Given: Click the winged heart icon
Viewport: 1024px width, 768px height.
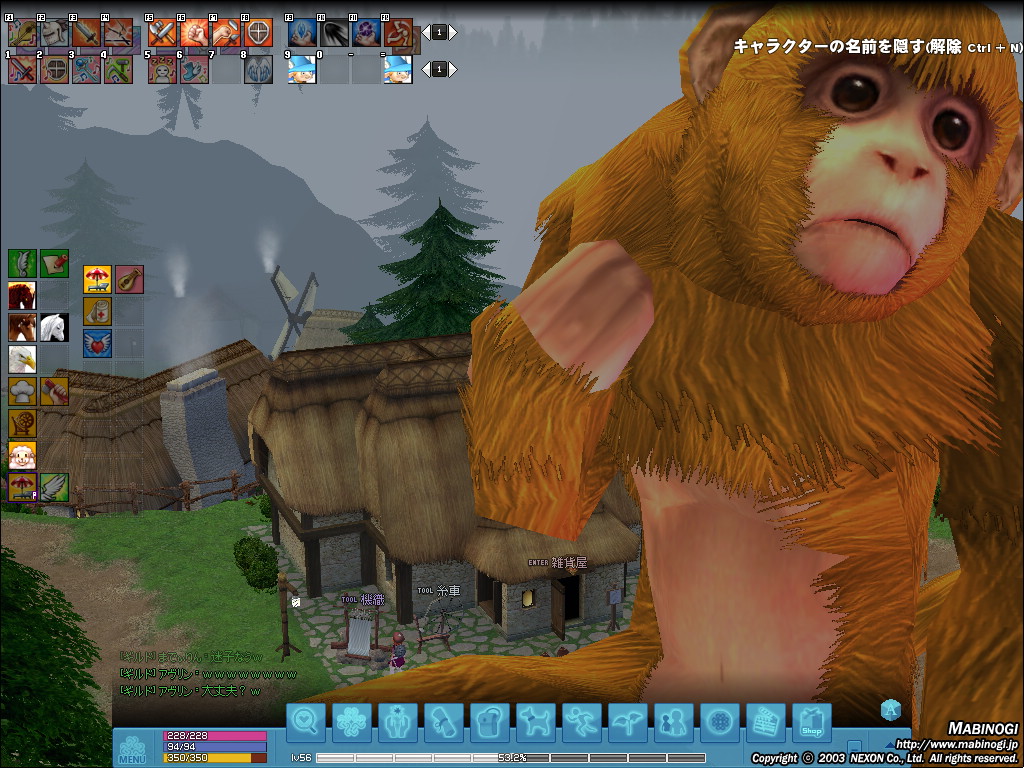Looking at the screenshot, I should click(x=97, y=343).
